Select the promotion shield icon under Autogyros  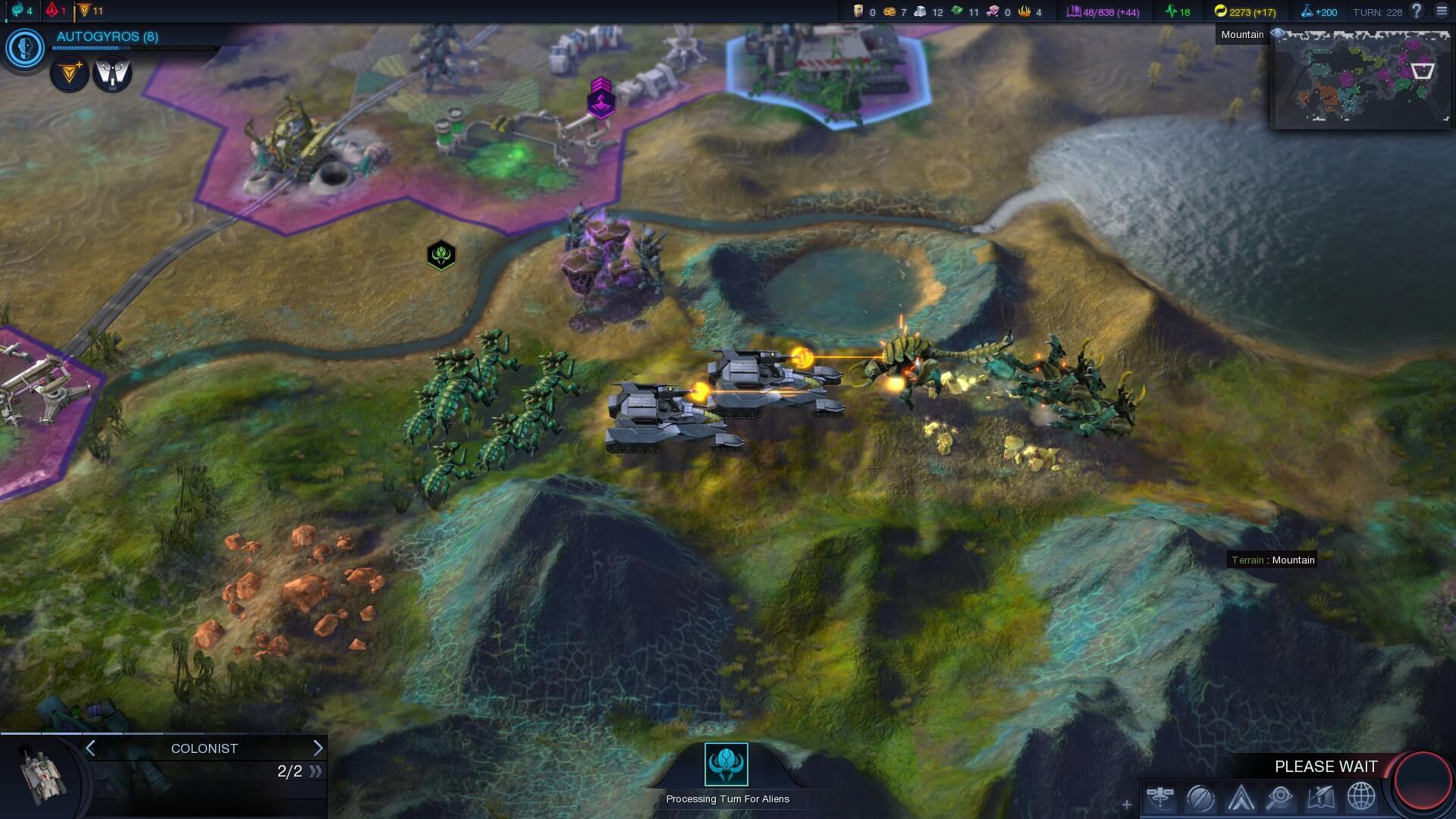pos(112,74)
